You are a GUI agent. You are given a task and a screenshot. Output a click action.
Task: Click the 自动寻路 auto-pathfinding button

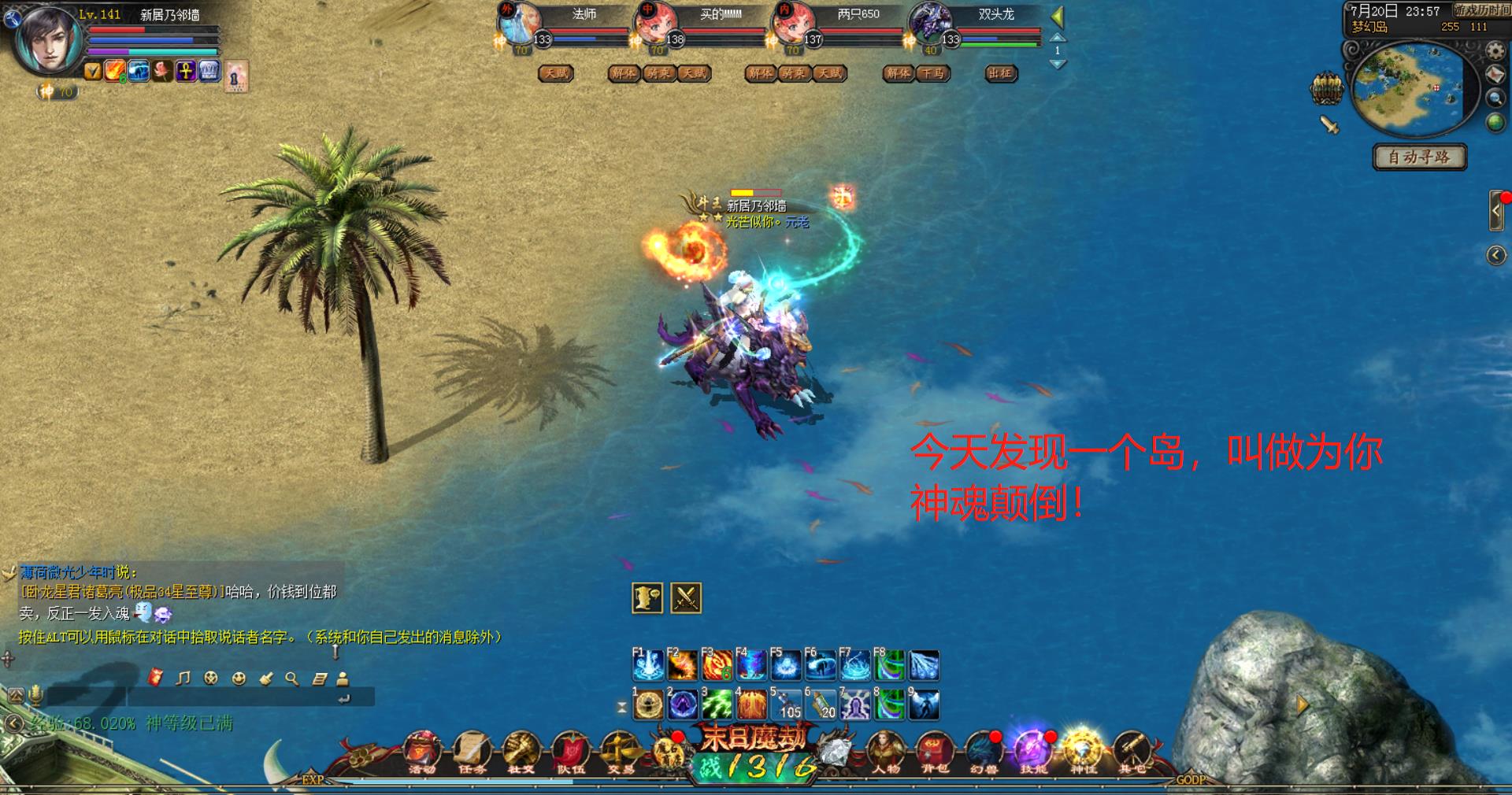[x=1419, y=157]
